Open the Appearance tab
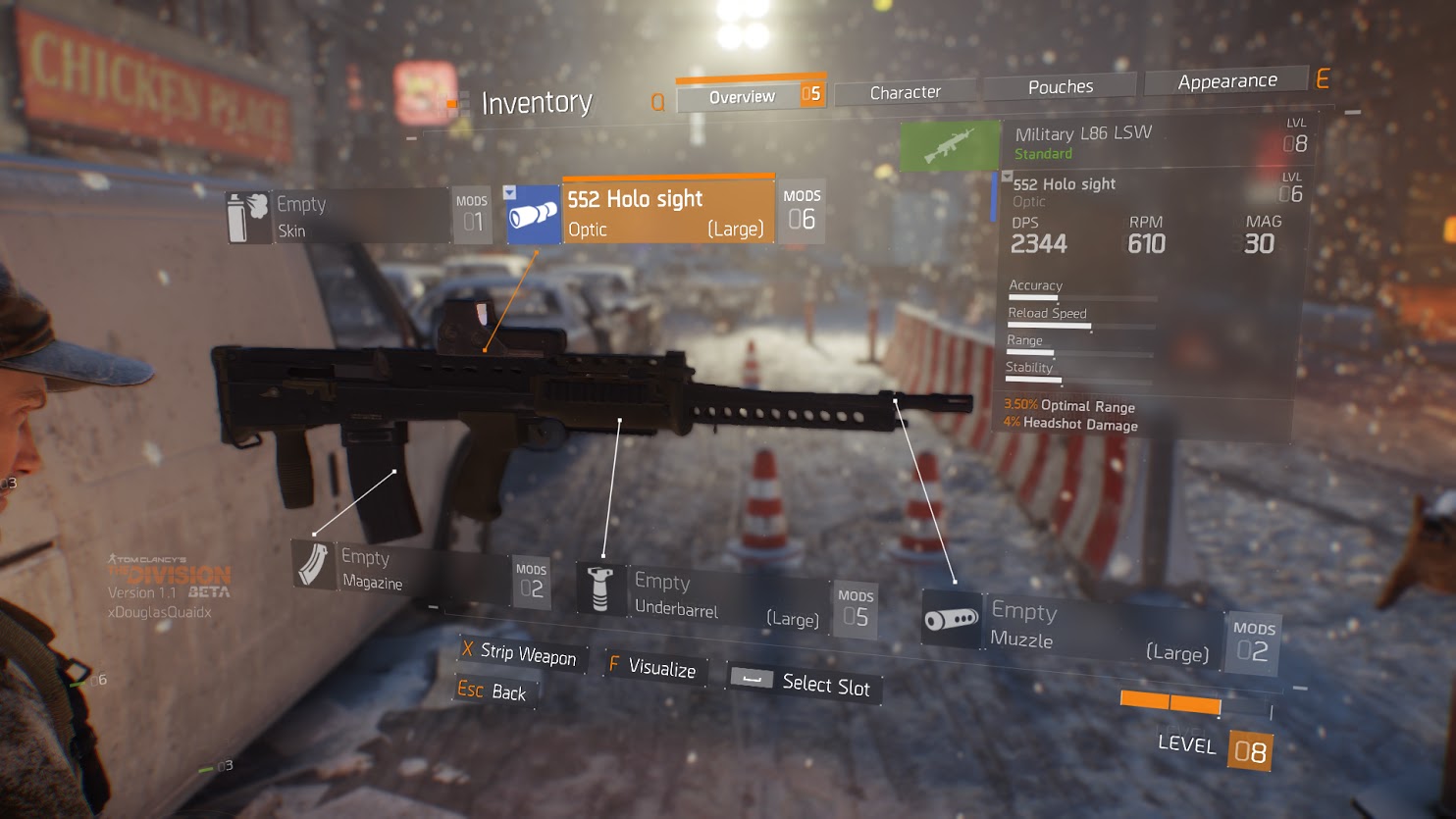 coord(1226,81)
